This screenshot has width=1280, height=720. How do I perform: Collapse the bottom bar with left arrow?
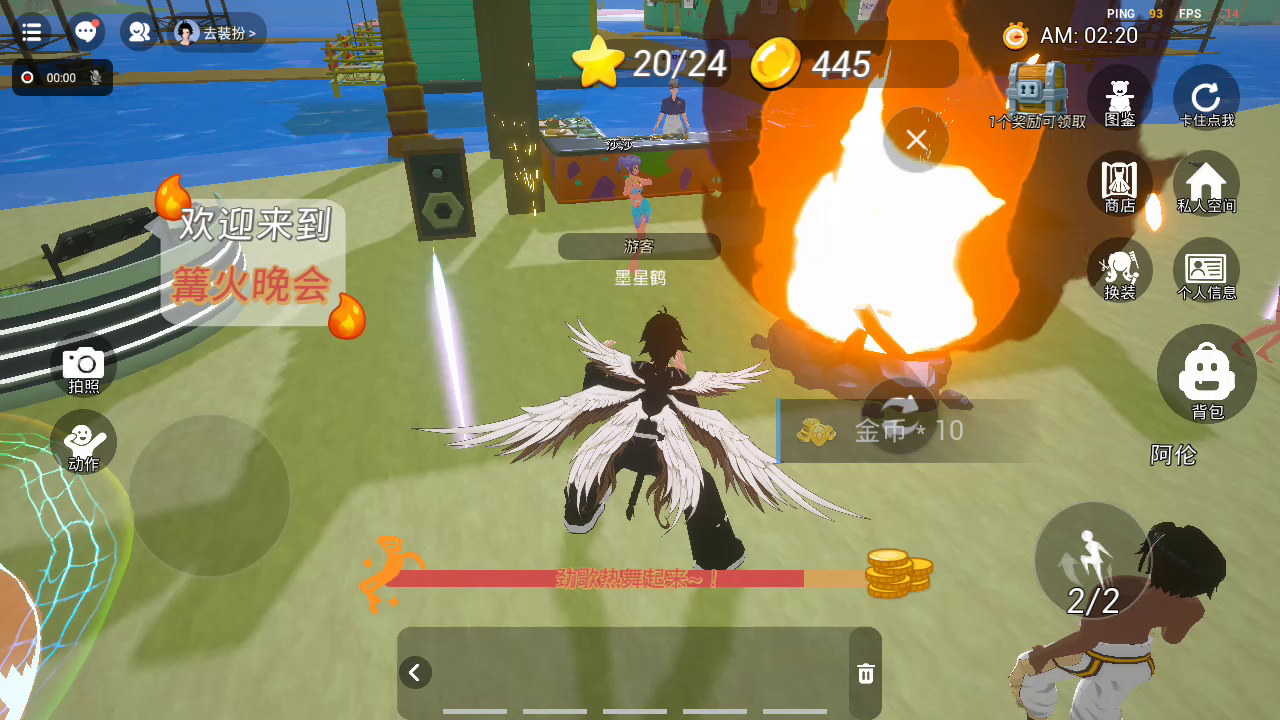click(416, 672)
